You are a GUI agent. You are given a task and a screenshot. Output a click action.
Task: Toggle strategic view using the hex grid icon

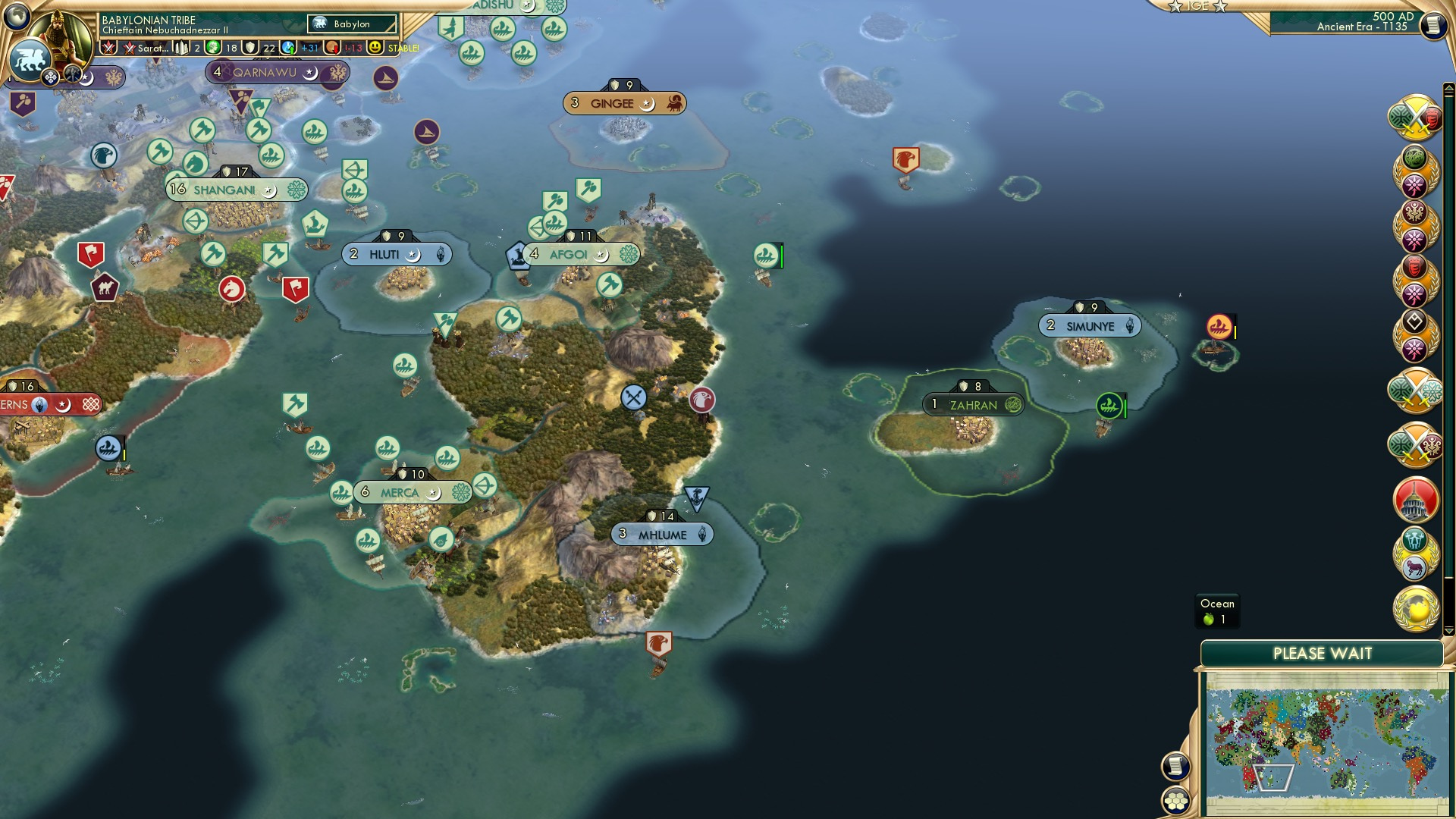[x=1176, y=800]
